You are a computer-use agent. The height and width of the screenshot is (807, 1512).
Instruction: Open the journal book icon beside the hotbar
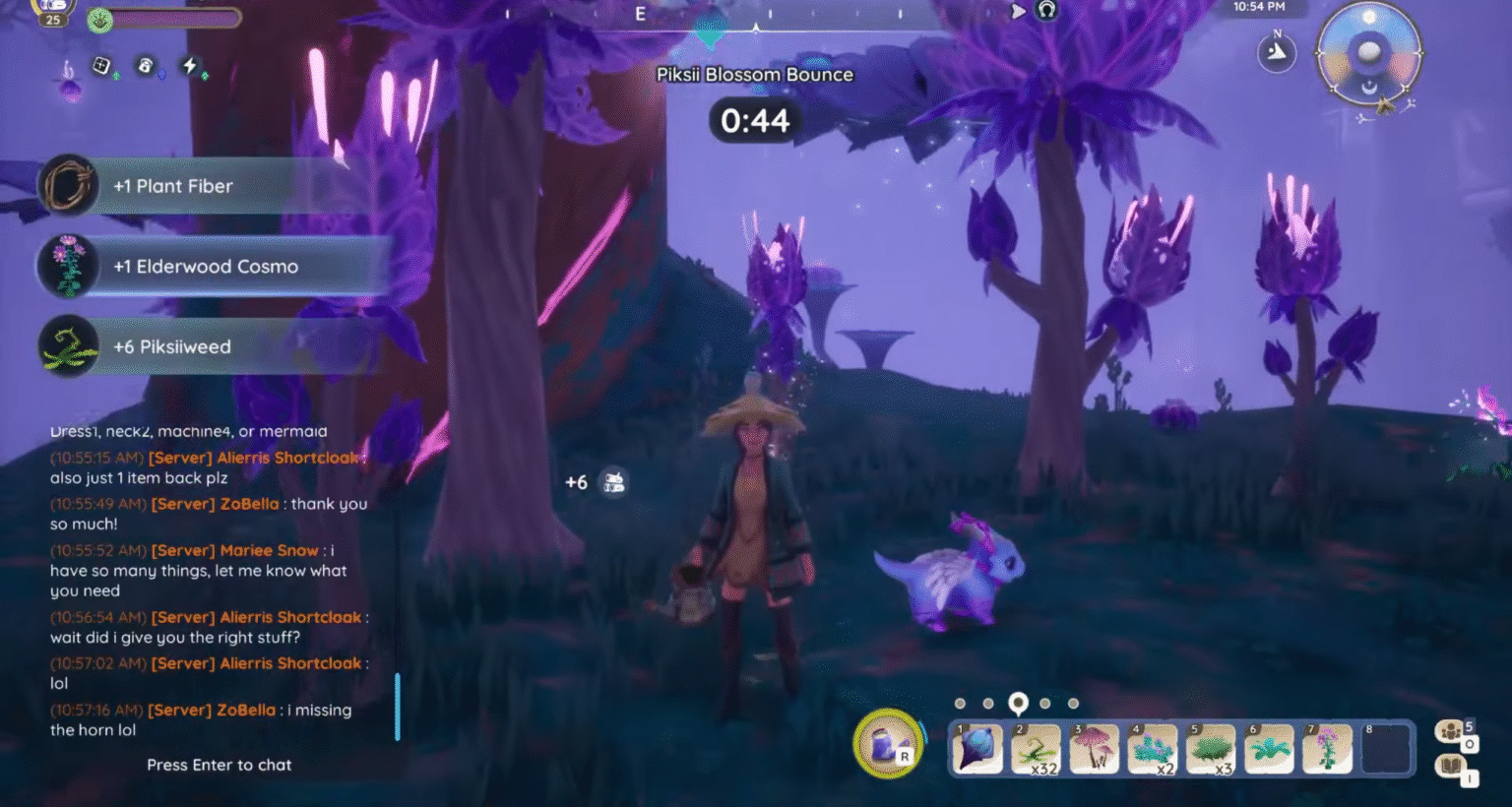[1450, 766]
